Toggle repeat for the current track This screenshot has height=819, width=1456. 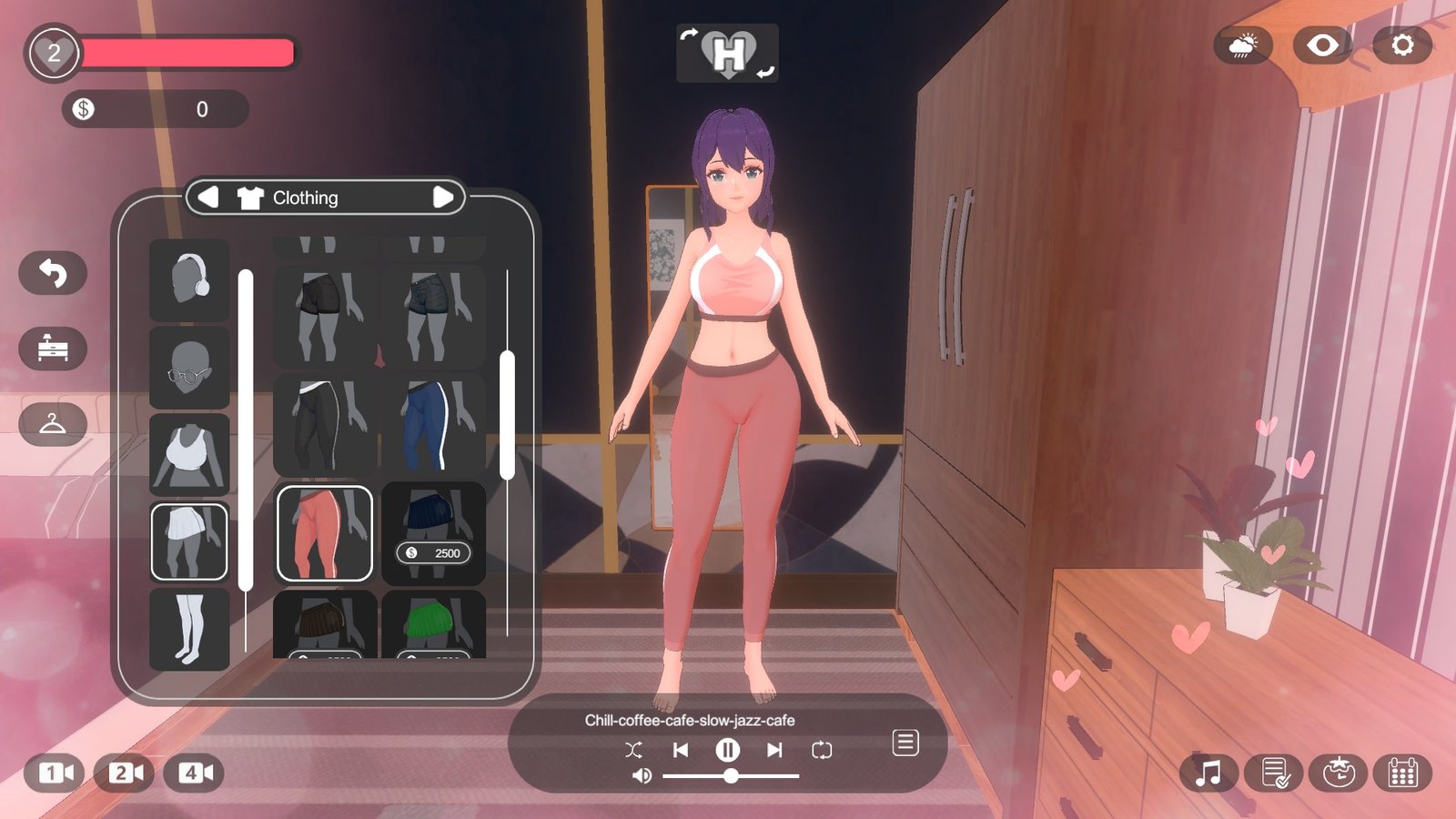(x=822, y=750)
